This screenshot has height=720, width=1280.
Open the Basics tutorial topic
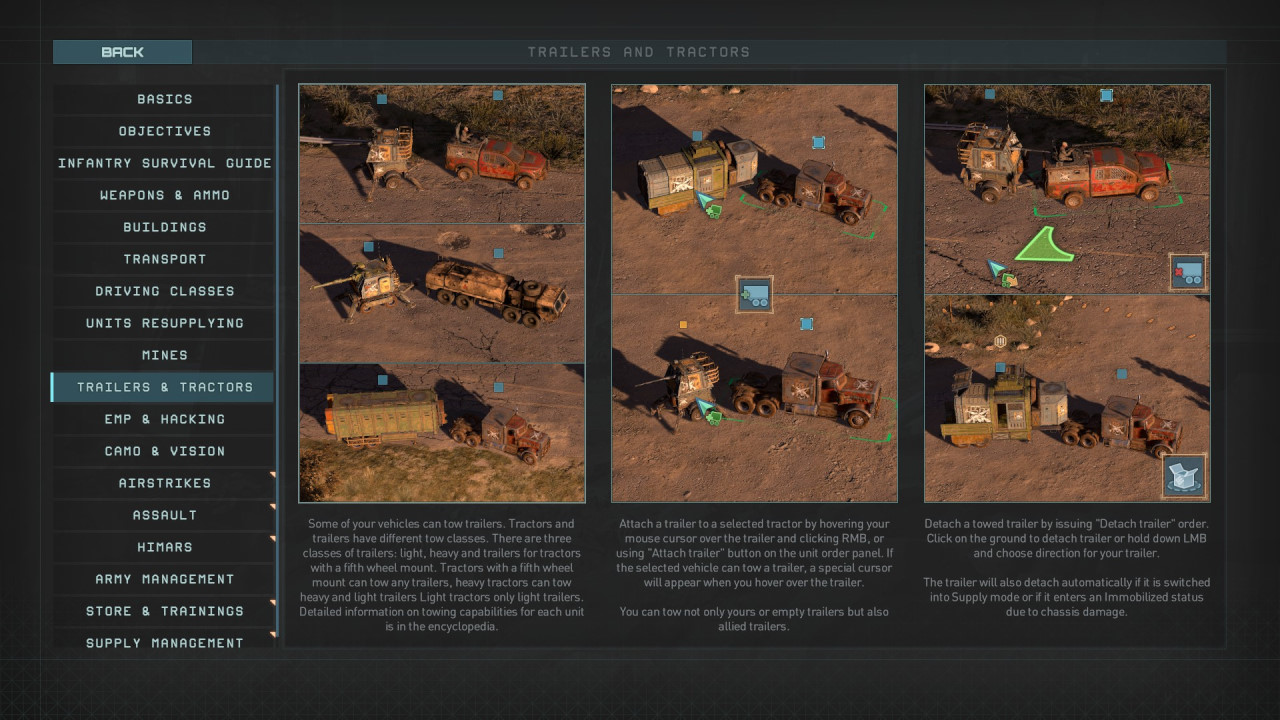click(x=164, y=99)
